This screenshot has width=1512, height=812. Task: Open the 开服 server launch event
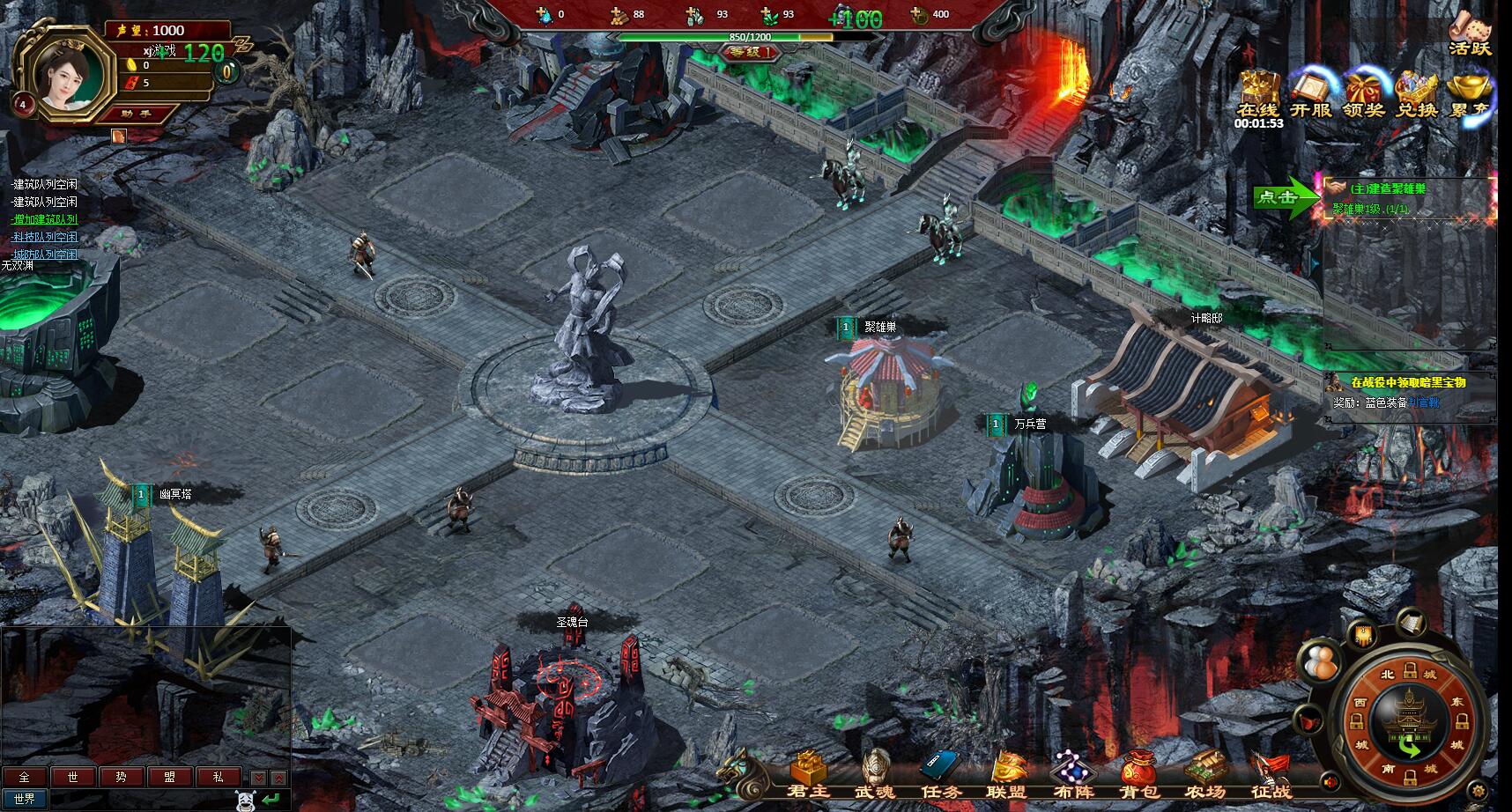coord(1310,93)
